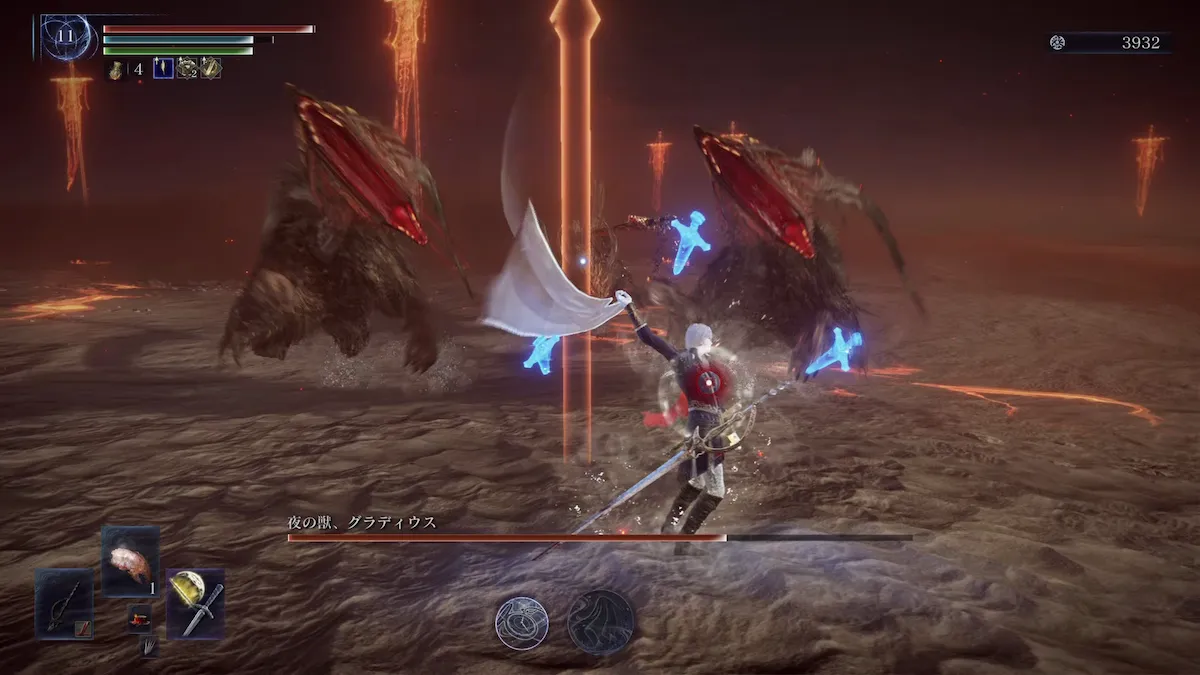The image size is (1200, 675).
Task: Inspect the blue highlighted buff icon
Action: pyautogui.click(x=163, y=68)
